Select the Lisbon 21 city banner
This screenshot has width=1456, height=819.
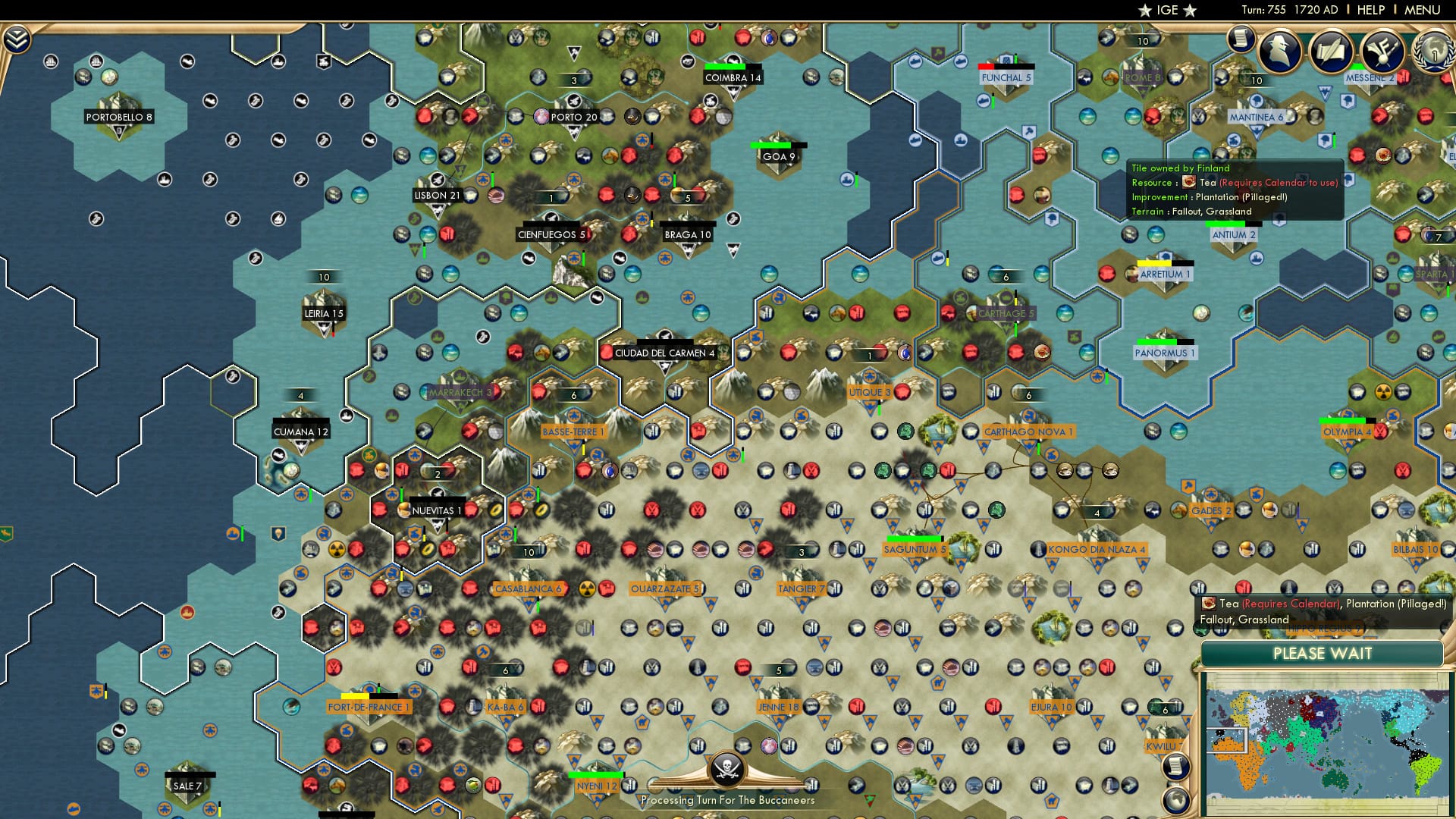[x=436, y=195]
